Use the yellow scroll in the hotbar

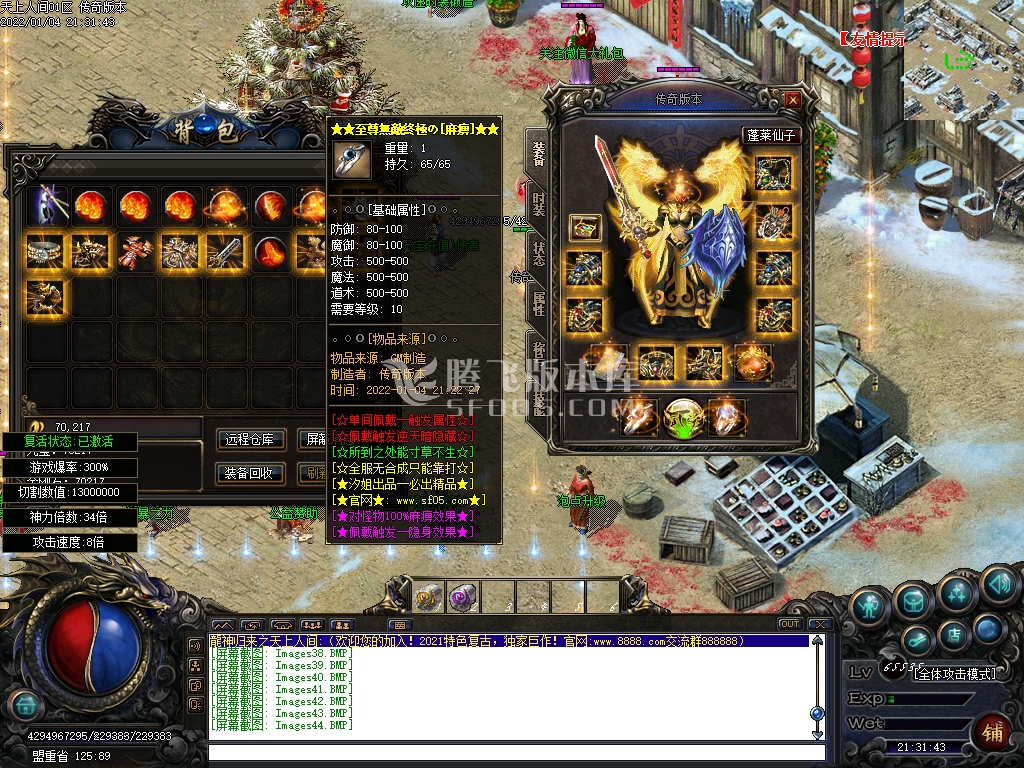[x=428, y=598]
